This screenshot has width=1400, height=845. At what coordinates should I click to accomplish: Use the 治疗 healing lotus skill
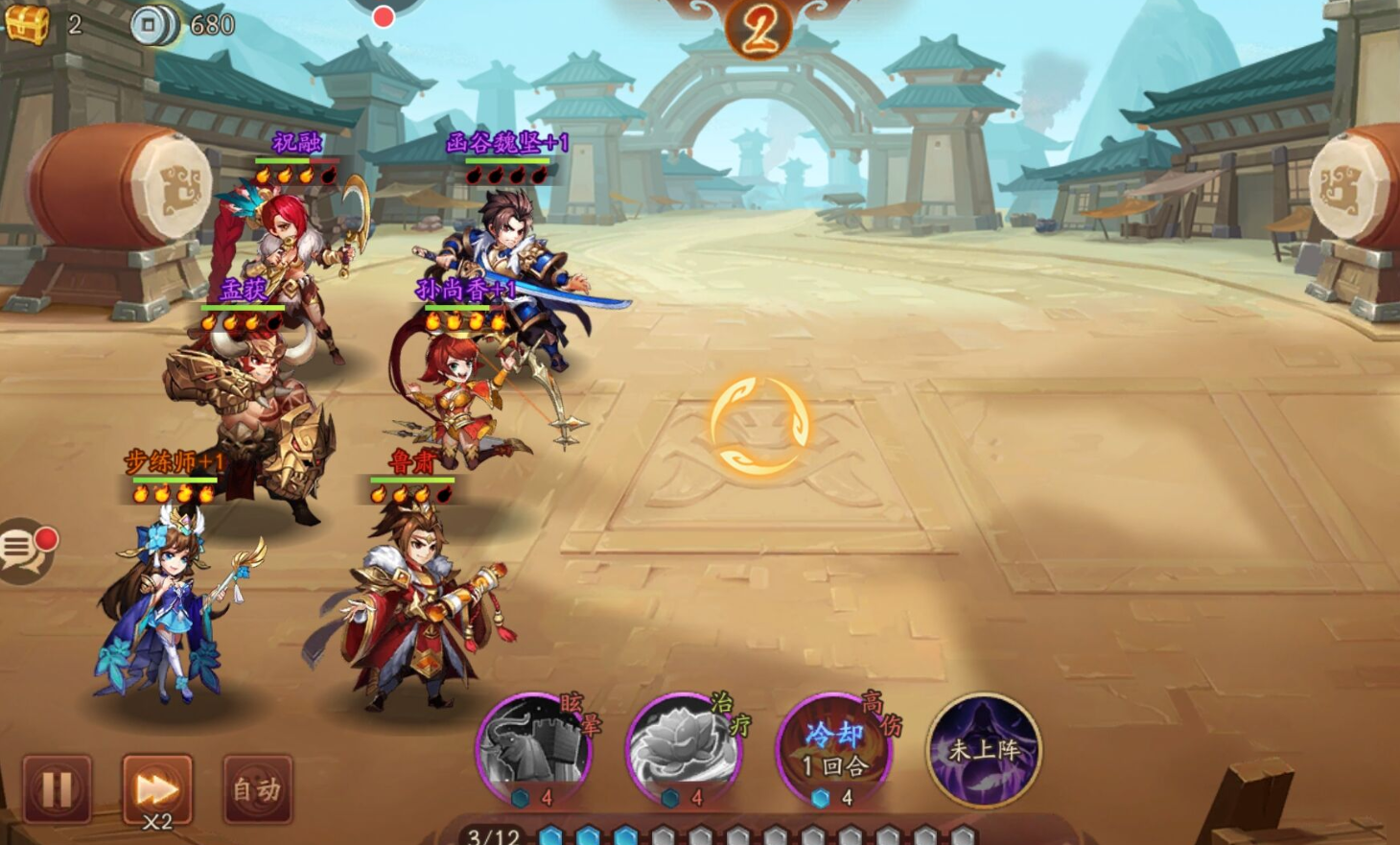[x=684, y=748]
